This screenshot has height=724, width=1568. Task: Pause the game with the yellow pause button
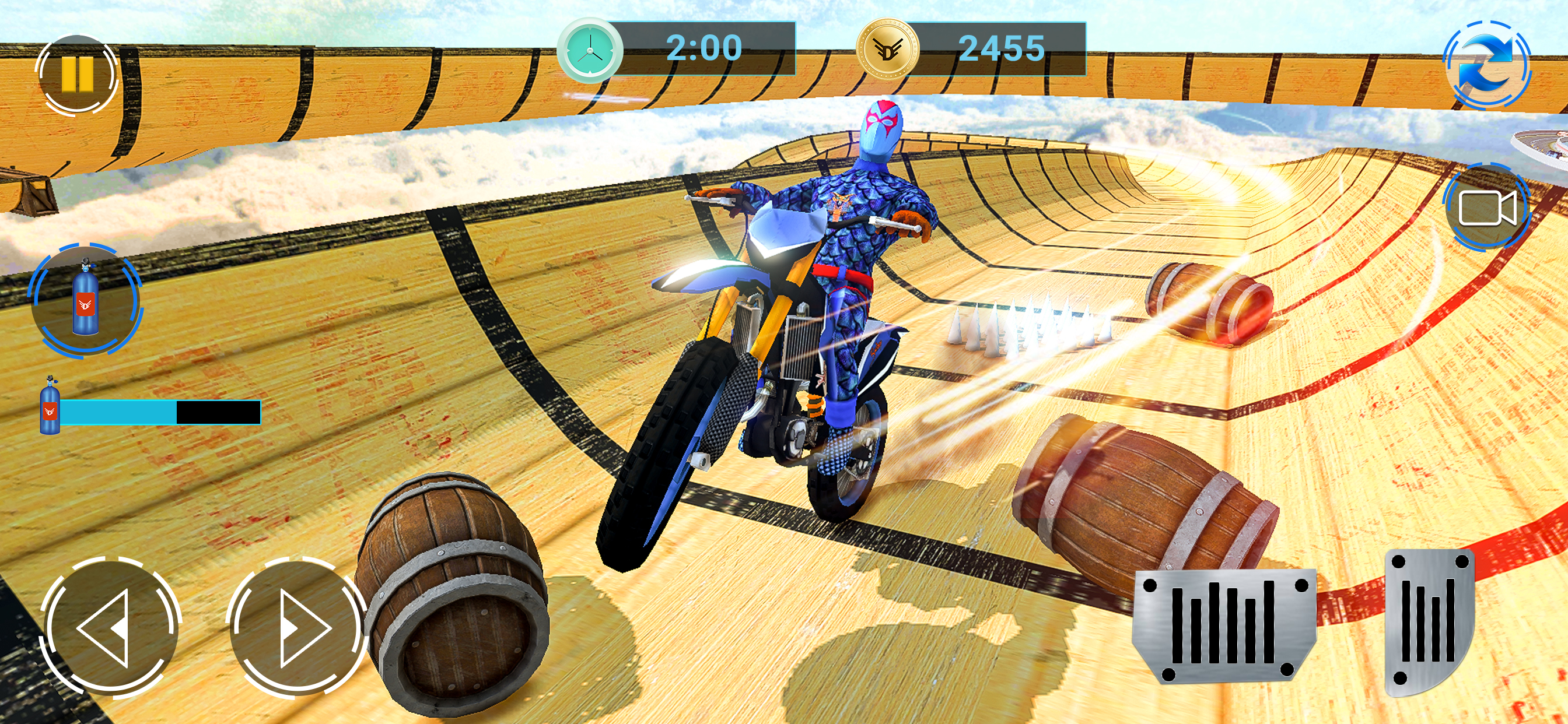click(76, 74)
